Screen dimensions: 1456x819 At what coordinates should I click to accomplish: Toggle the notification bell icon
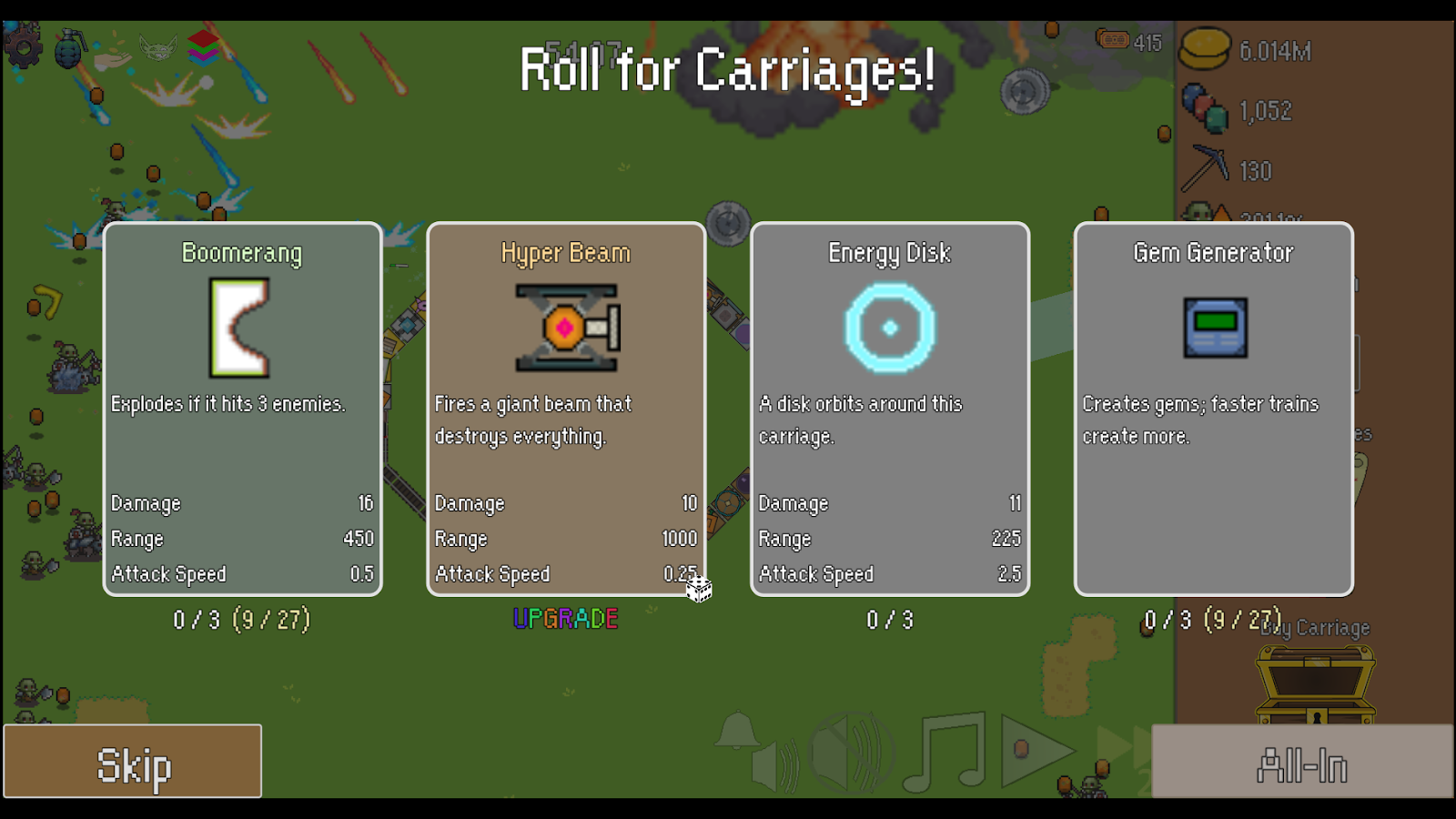[x=736, y=731]
